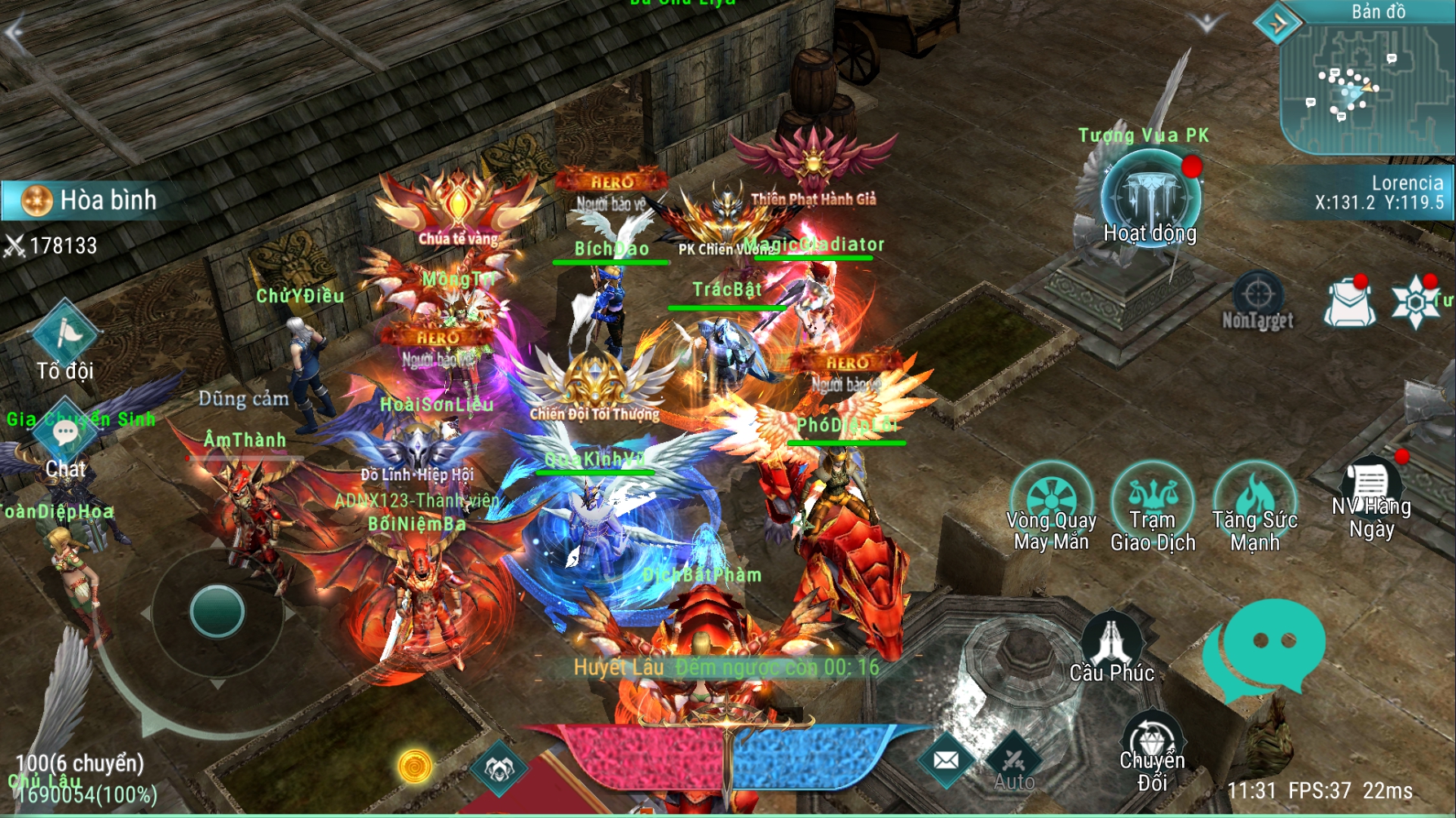Collapse the top-left side panel arrow
The height and width of the screenshot is (818, 1456).
(15, 33)
